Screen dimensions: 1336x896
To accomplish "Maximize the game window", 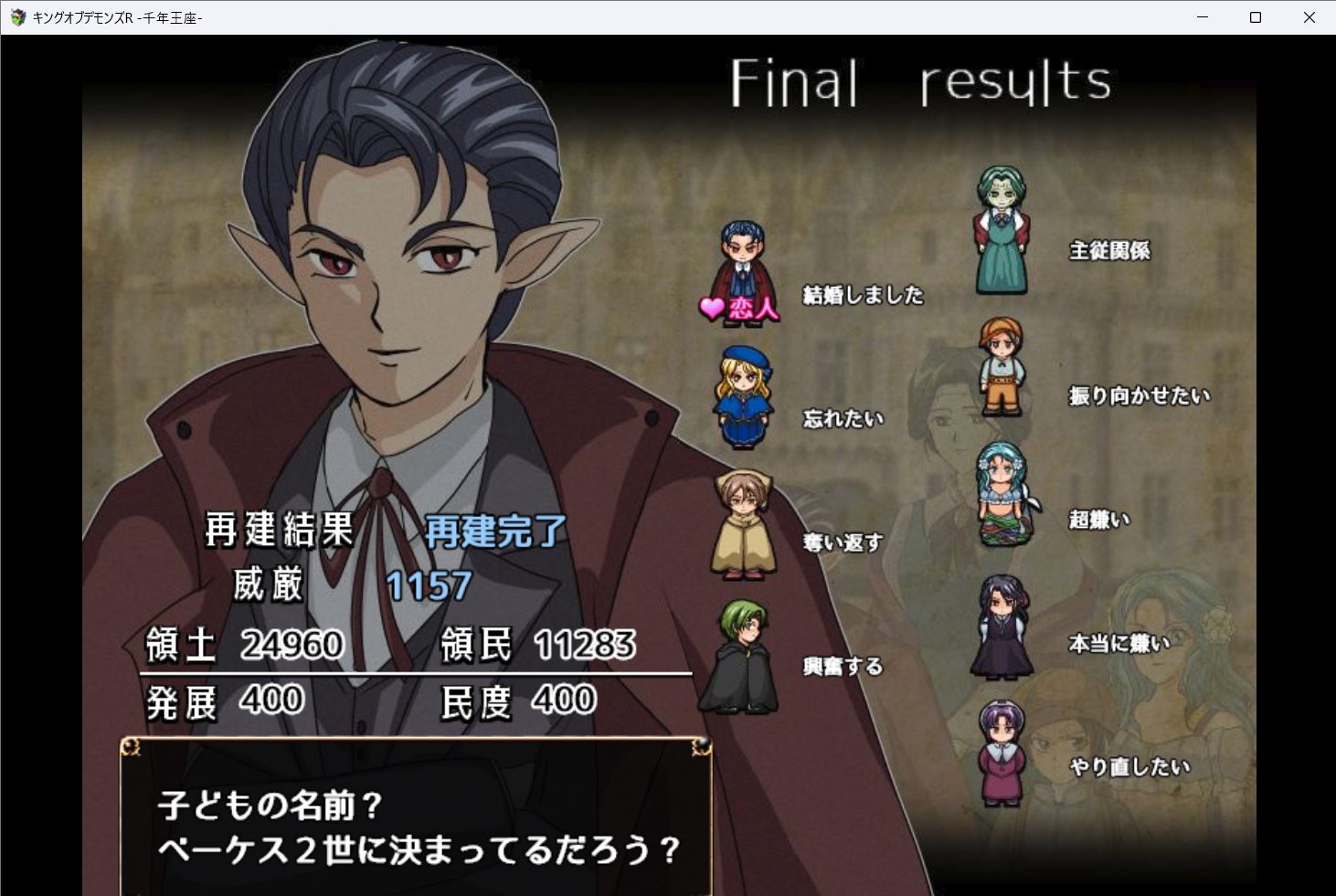I will pos(1256,17).
